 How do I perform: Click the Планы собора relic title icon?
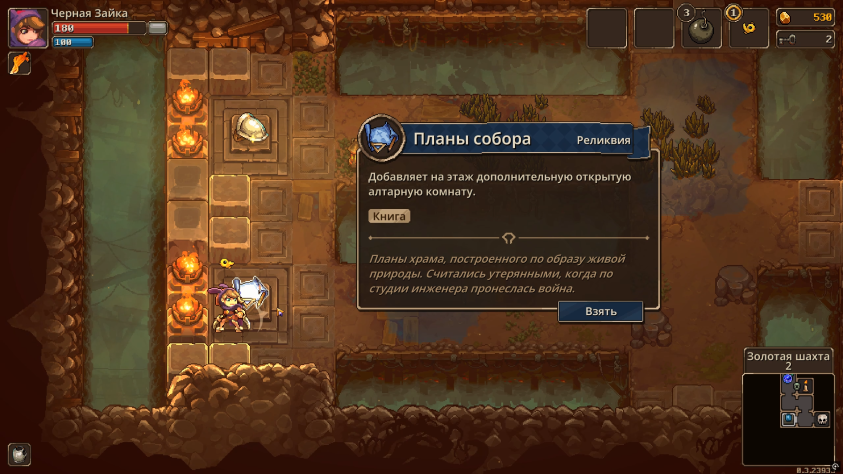(381, 139)
